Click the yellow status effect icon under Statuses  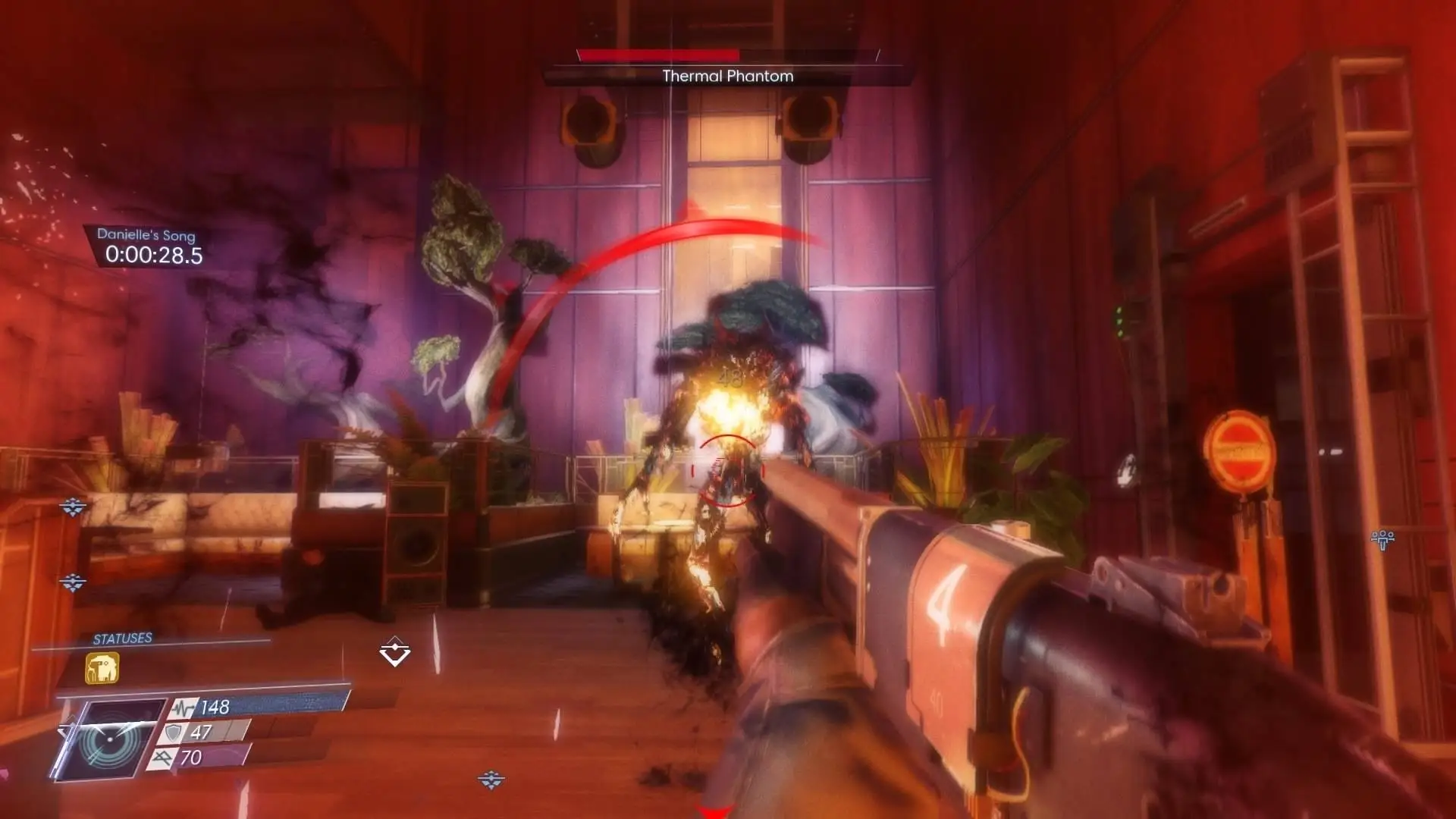click(102, 668)
